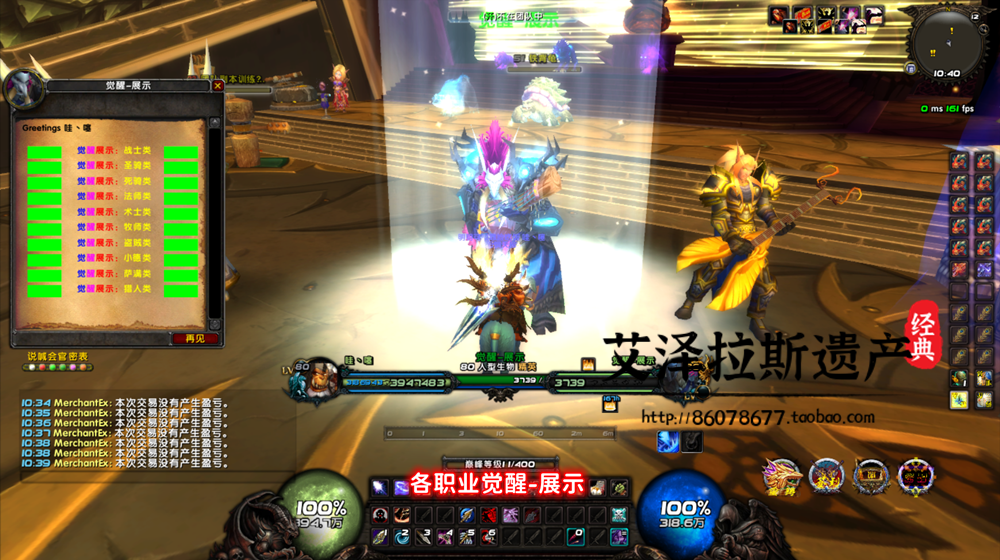Open the calendar button on the minimap
Screen dimensions: 1000x560
coord(974,17)
